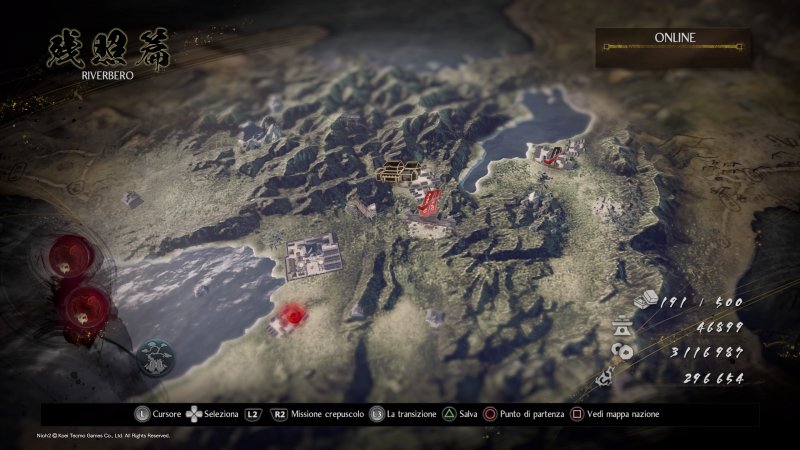Select the glowing red swirl mission marker
The height and width of the screenshot is (450, 800).
291,316
